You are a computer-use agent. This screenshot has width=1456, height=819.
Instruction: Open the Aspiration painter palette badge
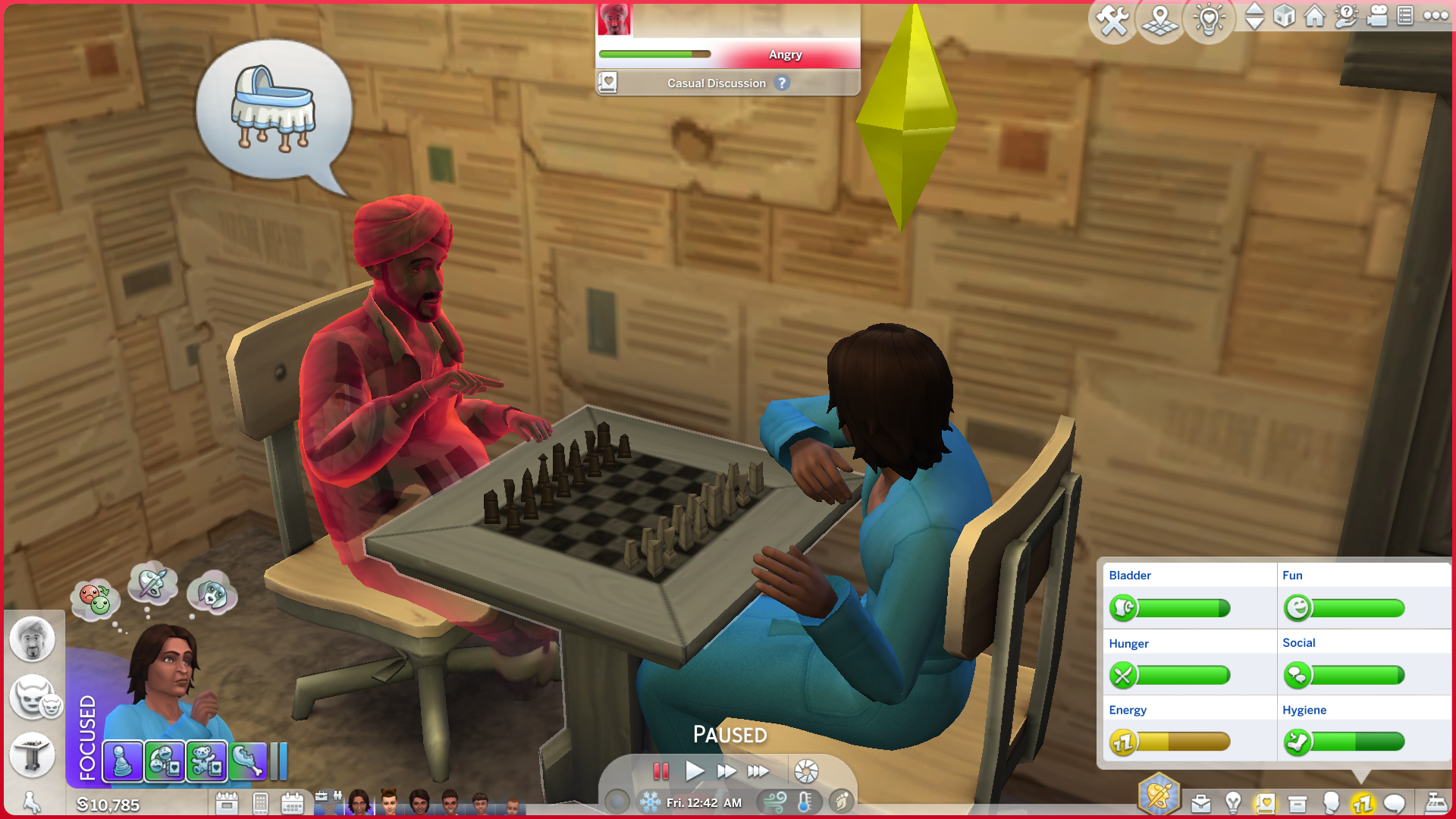pyautogui.click(x=1159, y=795)
